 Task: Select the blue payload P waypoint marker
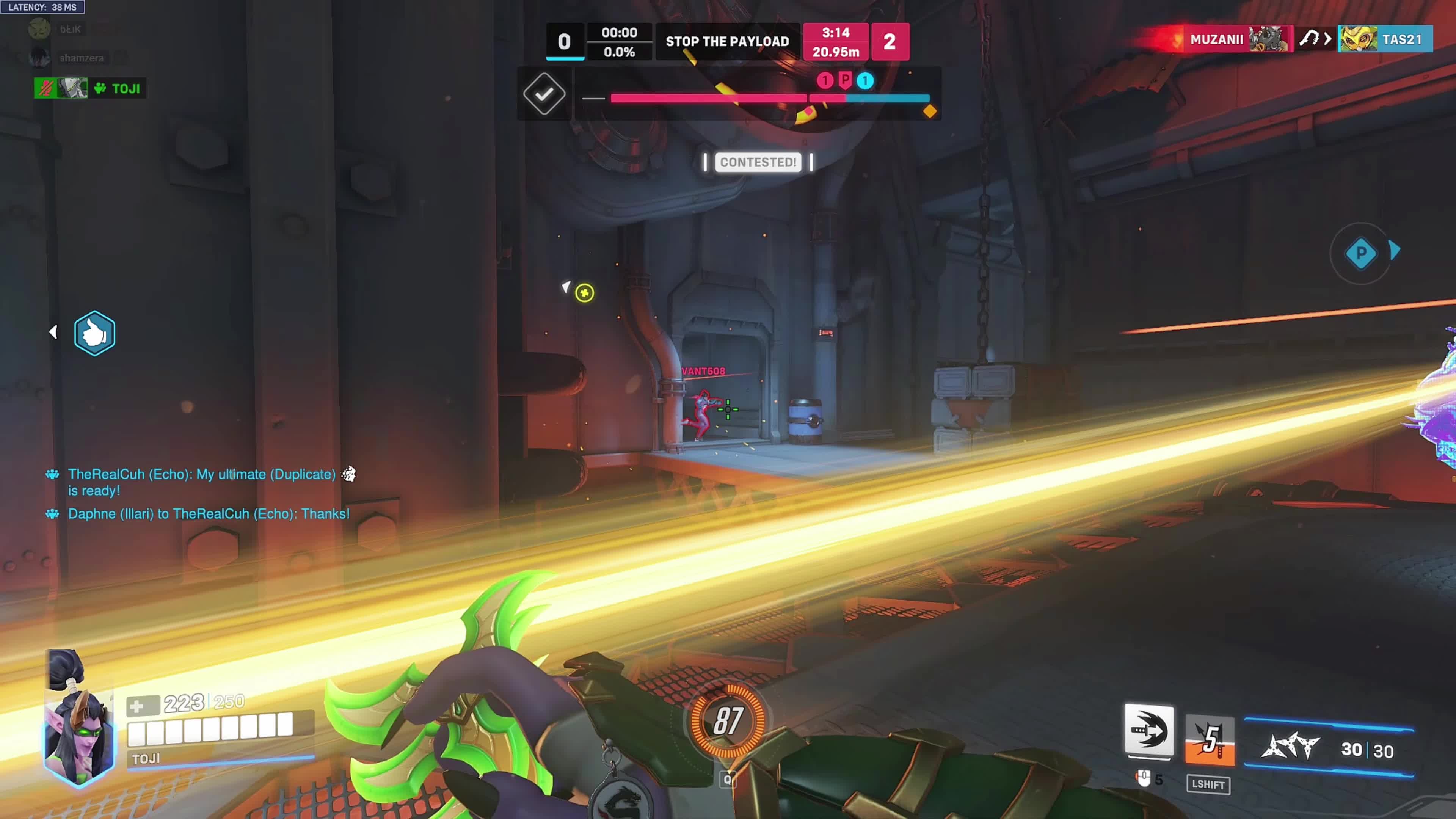tap(1360, 253)
